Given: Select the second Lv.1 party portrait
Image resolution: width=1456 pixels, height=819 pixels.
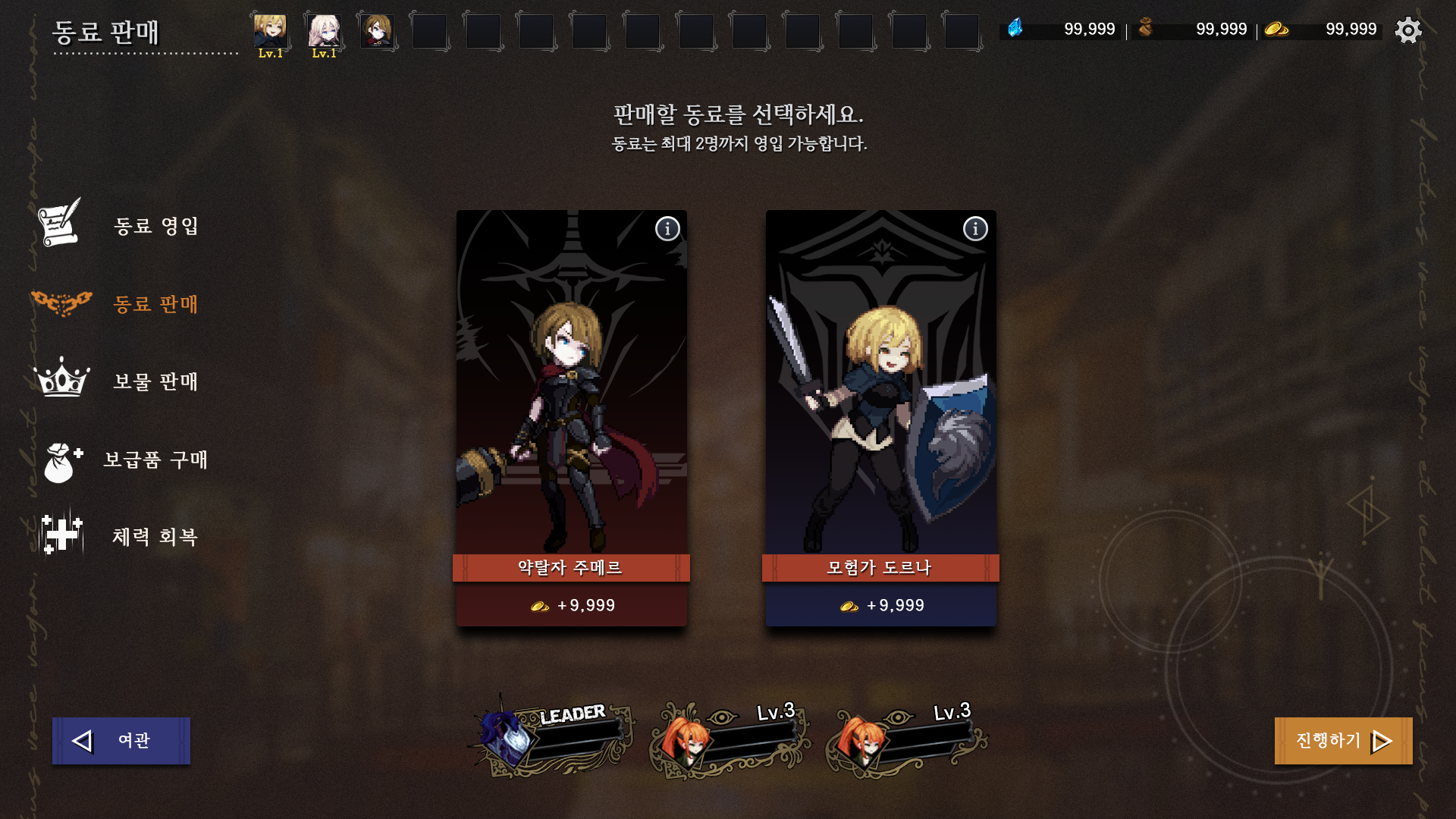Looking at the screenshot, I should tap(325, 30).
